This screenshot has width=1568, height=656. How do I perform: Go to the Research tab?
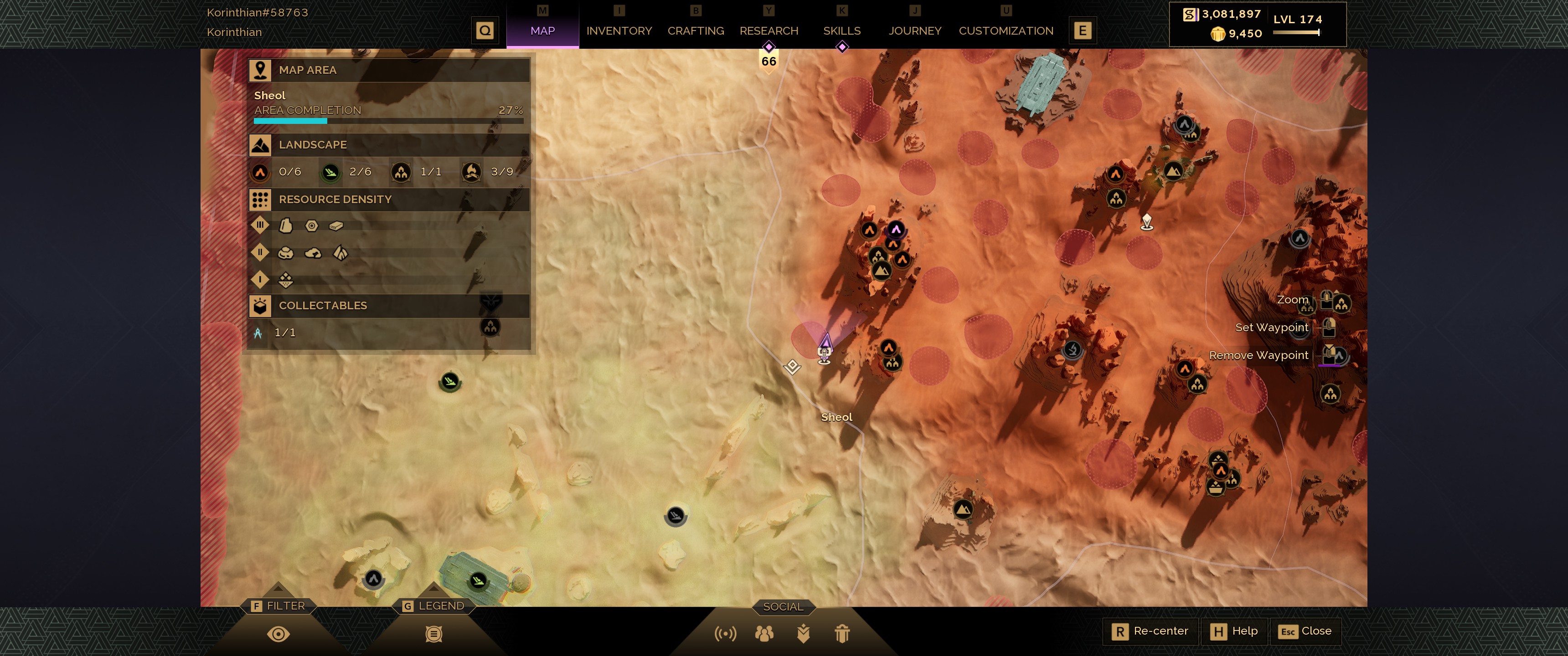coord(768,31)
